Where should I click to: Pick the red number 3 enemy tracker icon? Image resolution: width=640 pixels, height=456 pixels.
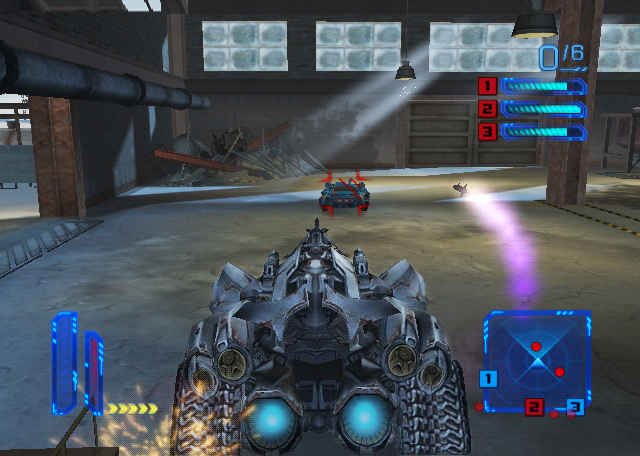point(487,131)
